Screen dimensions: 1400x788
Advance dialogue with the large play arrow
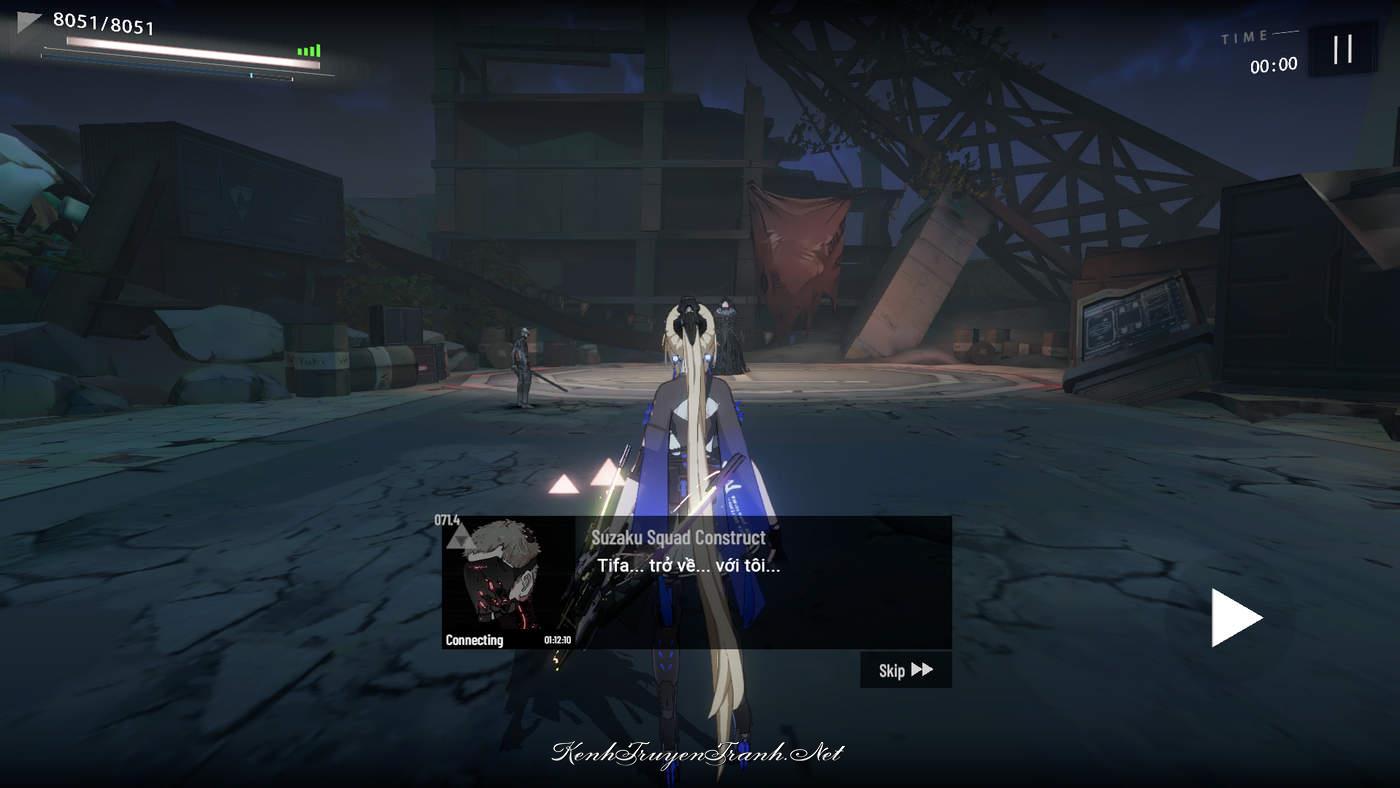[x=1236, y=617]
